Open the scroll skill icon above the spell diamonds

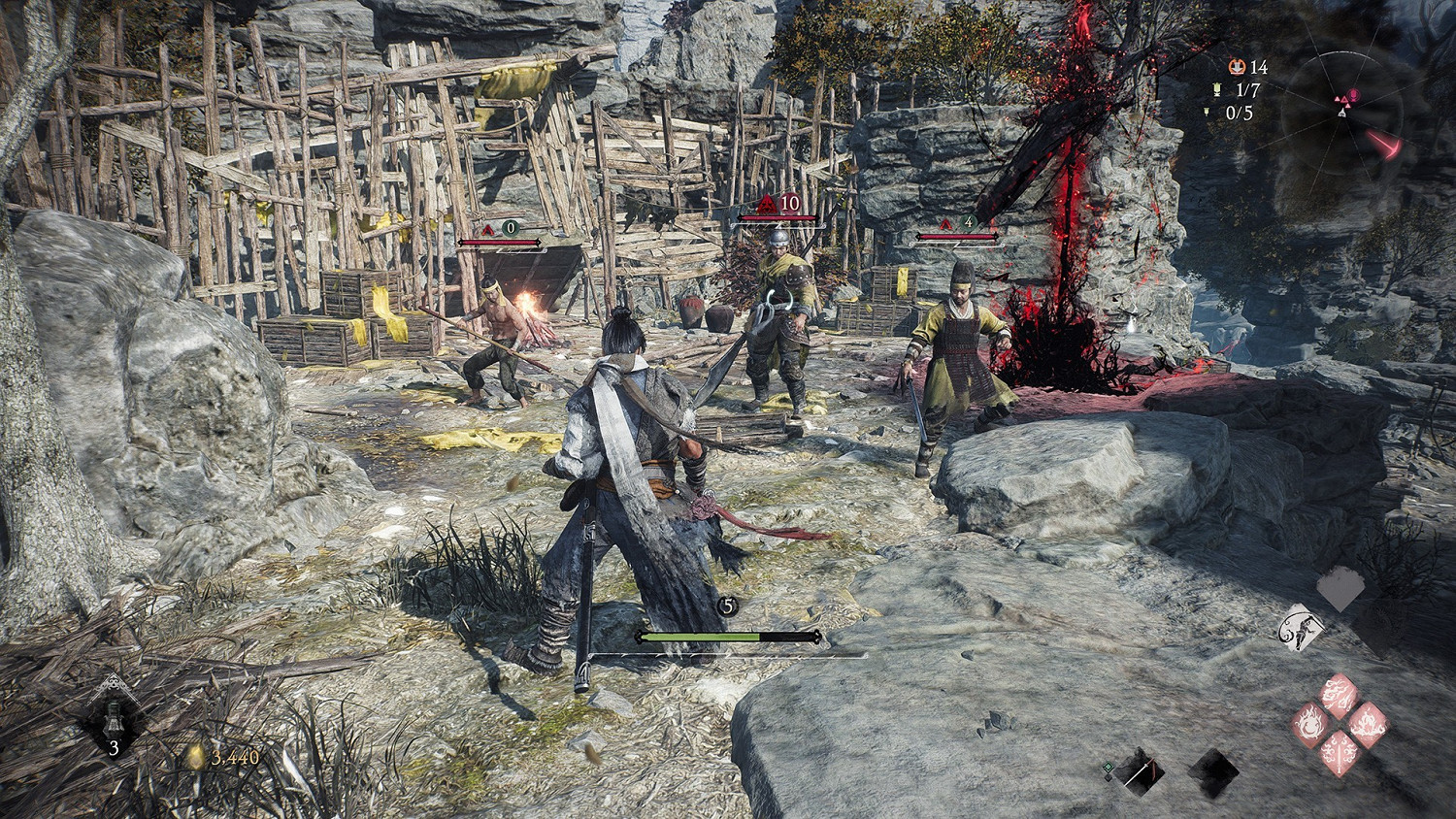pyautogui.click(x=1301, y=627)
